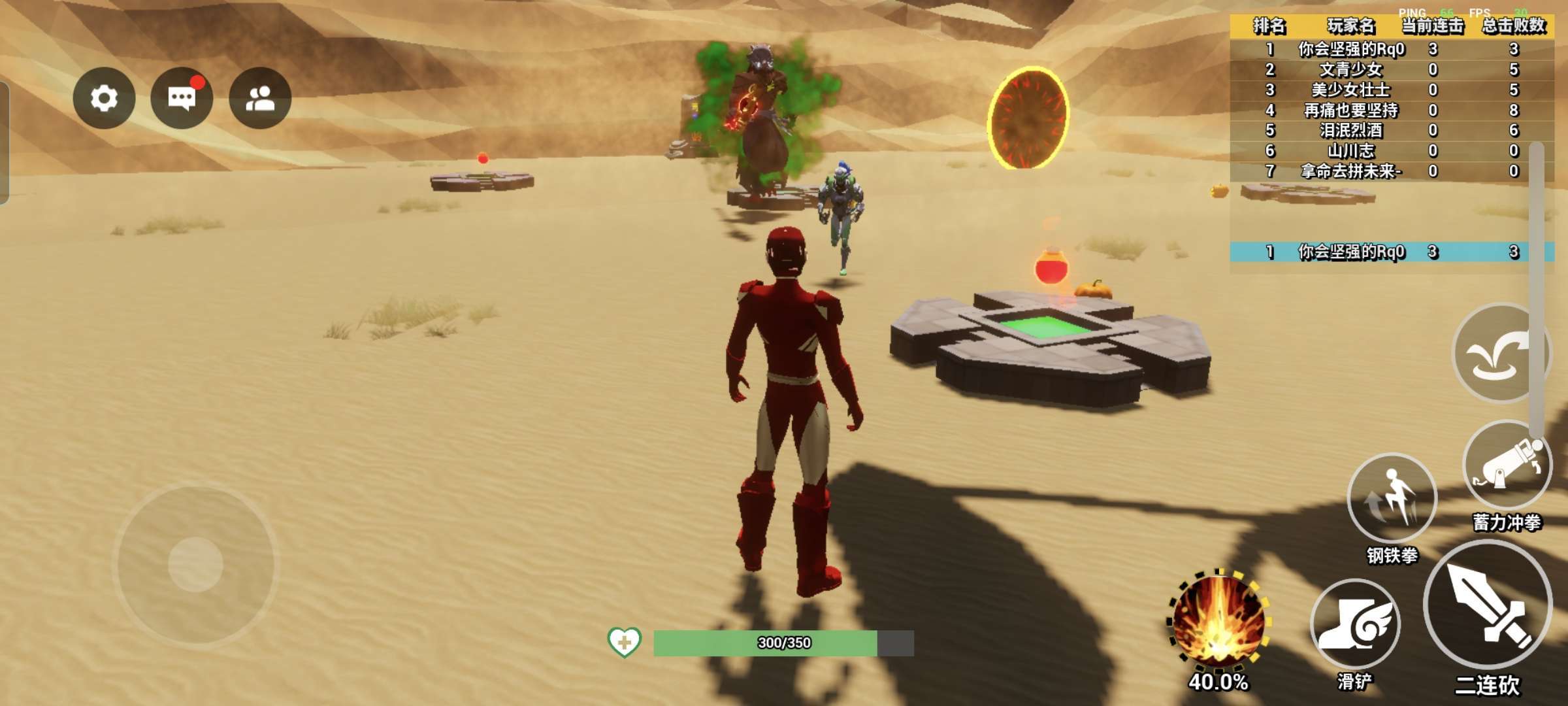Activate the 蓄力冲拳 charge punch
Viewport: 1568px width, 706px height.
click(x=1507, y=465)
